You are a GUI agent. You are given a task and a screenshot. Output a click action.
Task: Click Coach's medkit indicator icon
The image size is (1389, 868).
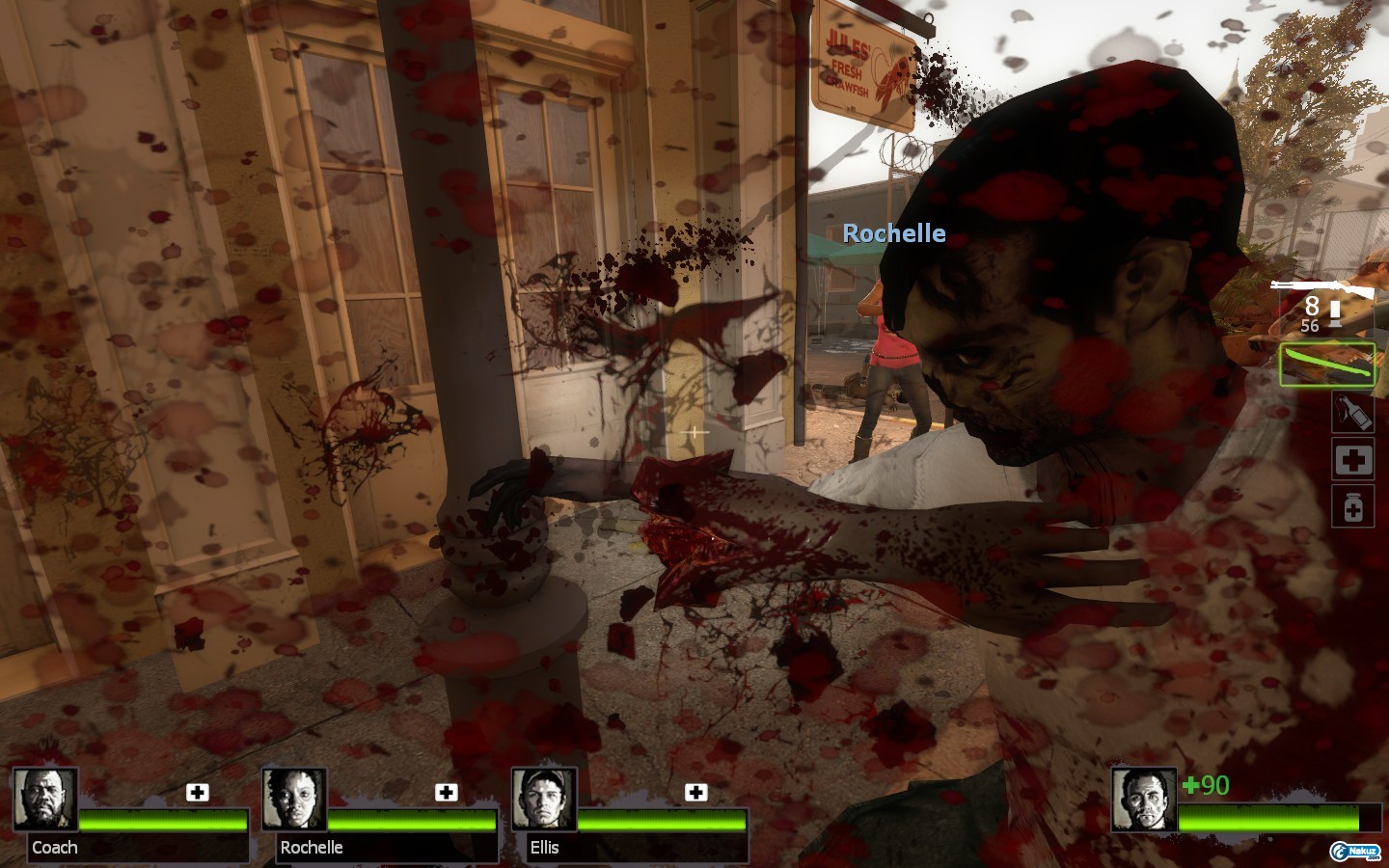click(198, 793)
